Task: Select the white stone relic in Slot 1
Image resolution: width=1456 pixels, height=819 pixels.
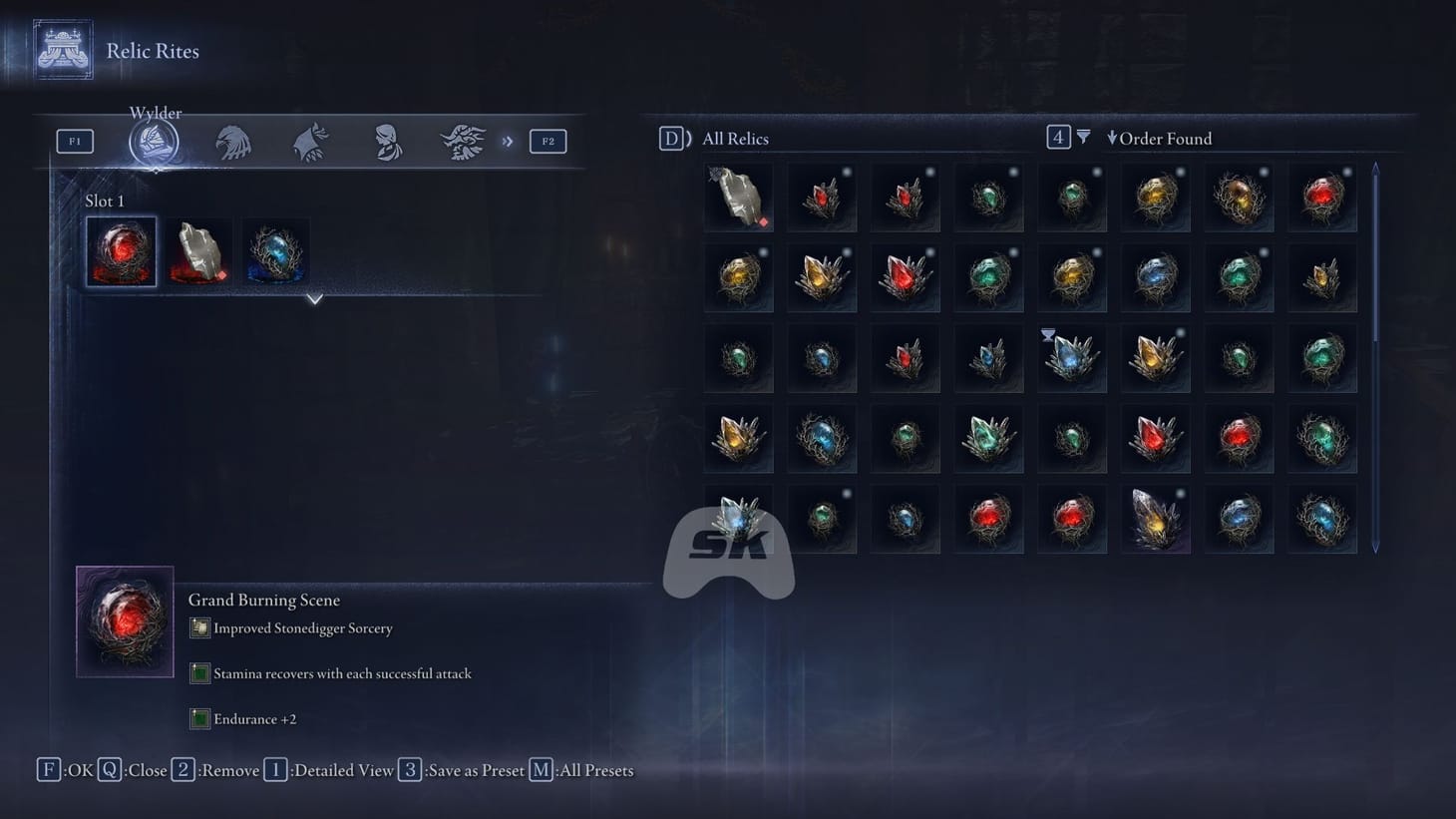Action: 197,250
